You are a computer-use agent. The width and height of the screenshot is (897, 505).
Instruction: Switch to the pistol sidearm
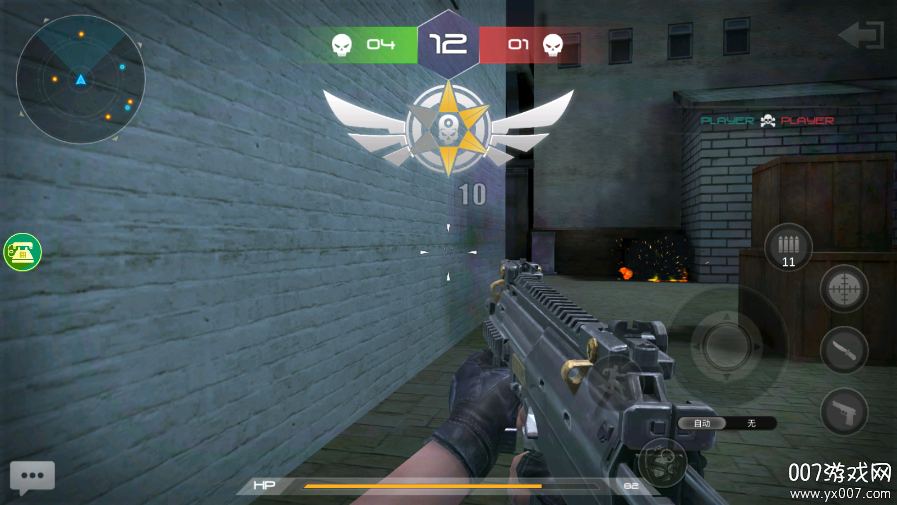coord(843,411)
